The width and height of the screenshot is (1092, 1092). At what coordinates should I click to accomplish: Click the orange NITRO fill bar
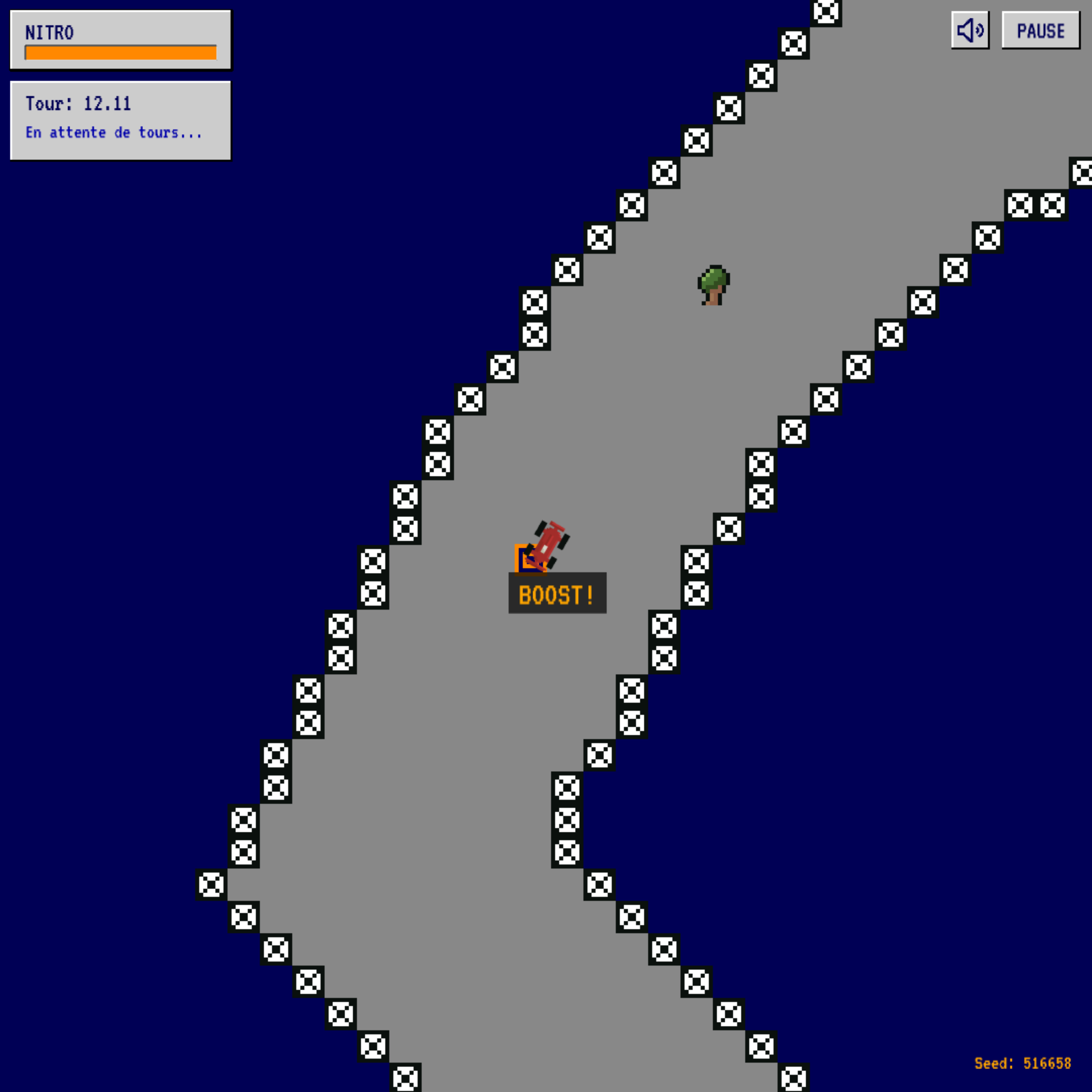120,54
